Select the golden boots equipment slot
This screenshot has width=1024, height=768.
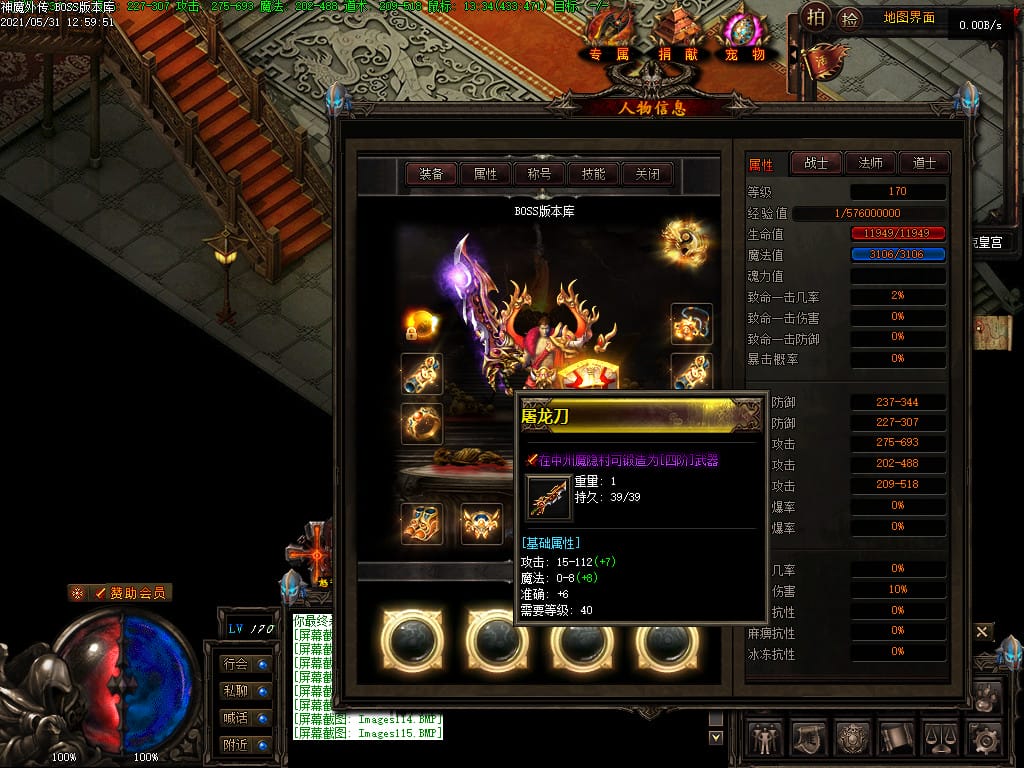[x=422, y=523]
